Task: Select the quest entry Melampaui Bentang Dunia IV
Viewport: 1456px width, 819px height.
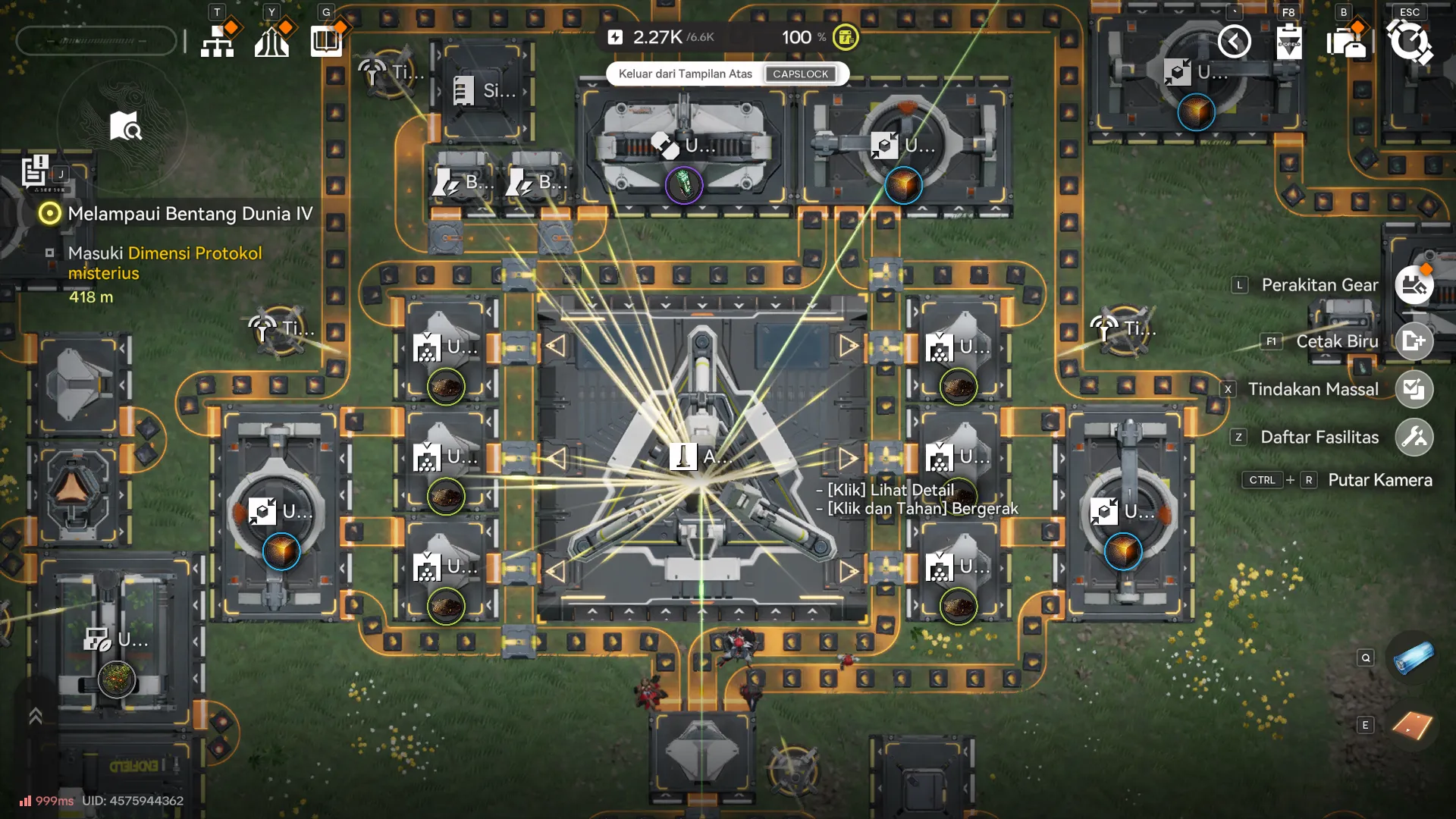Action: pos(190,215)
